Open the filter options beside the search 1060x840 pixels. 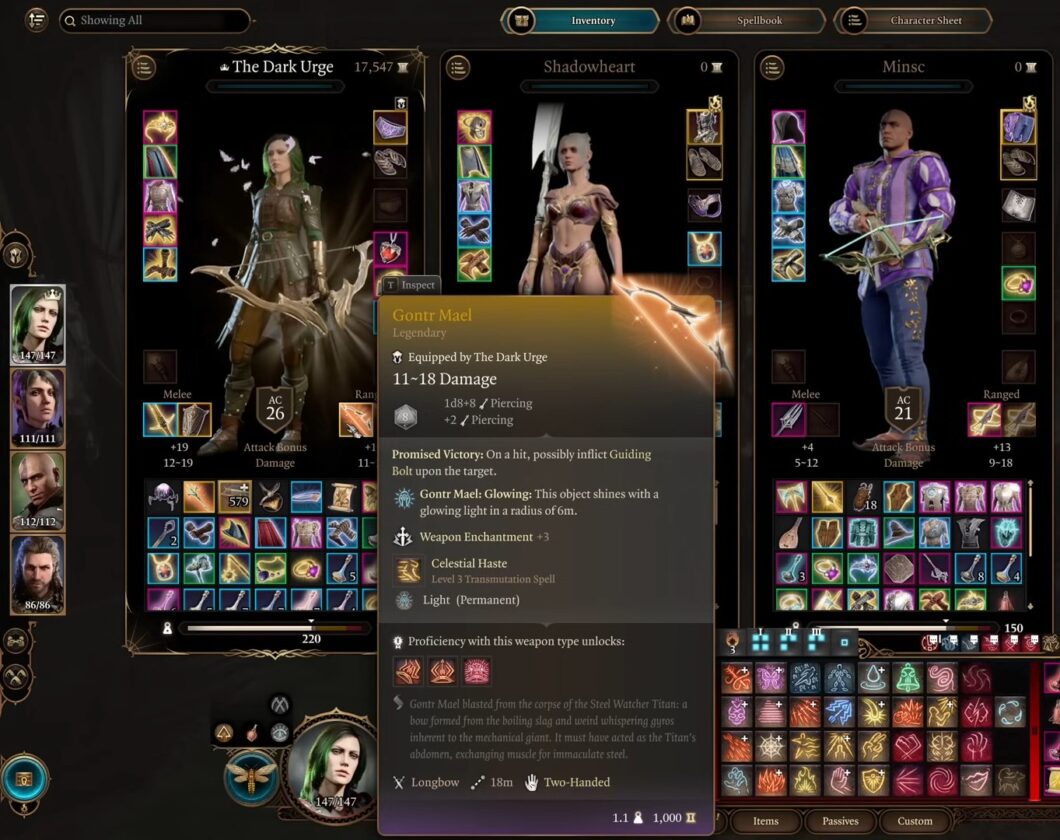37,20
